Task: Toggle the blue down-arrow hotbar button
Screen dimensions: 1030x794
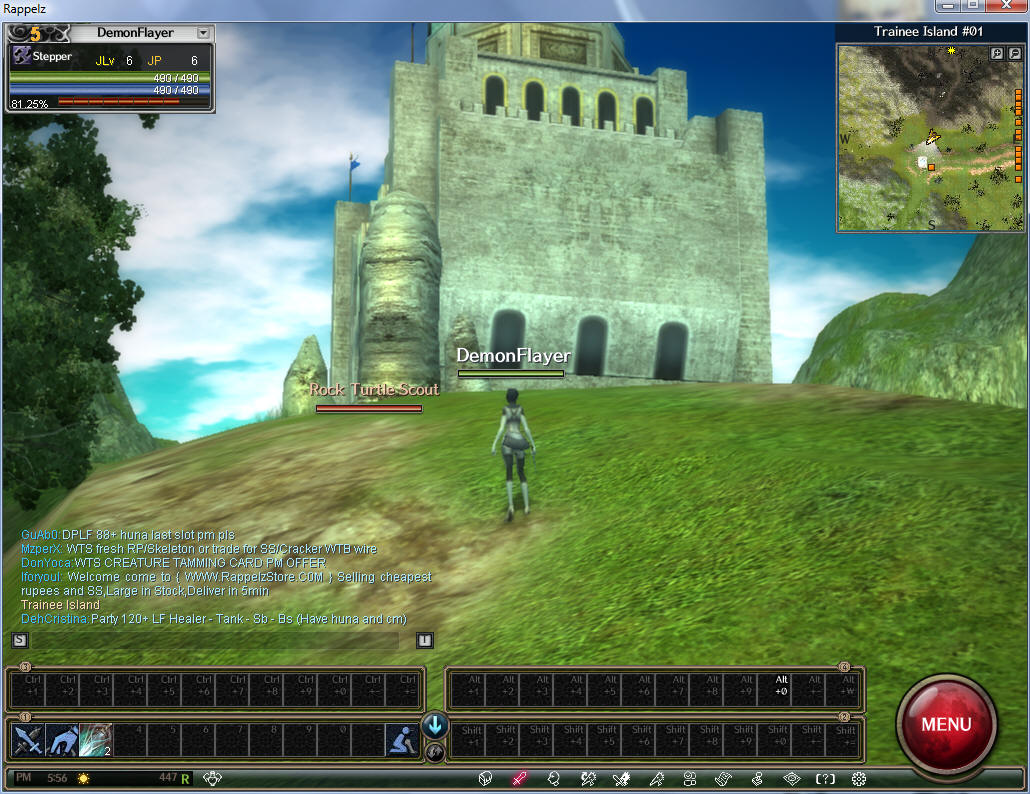Action: [435, 726]
